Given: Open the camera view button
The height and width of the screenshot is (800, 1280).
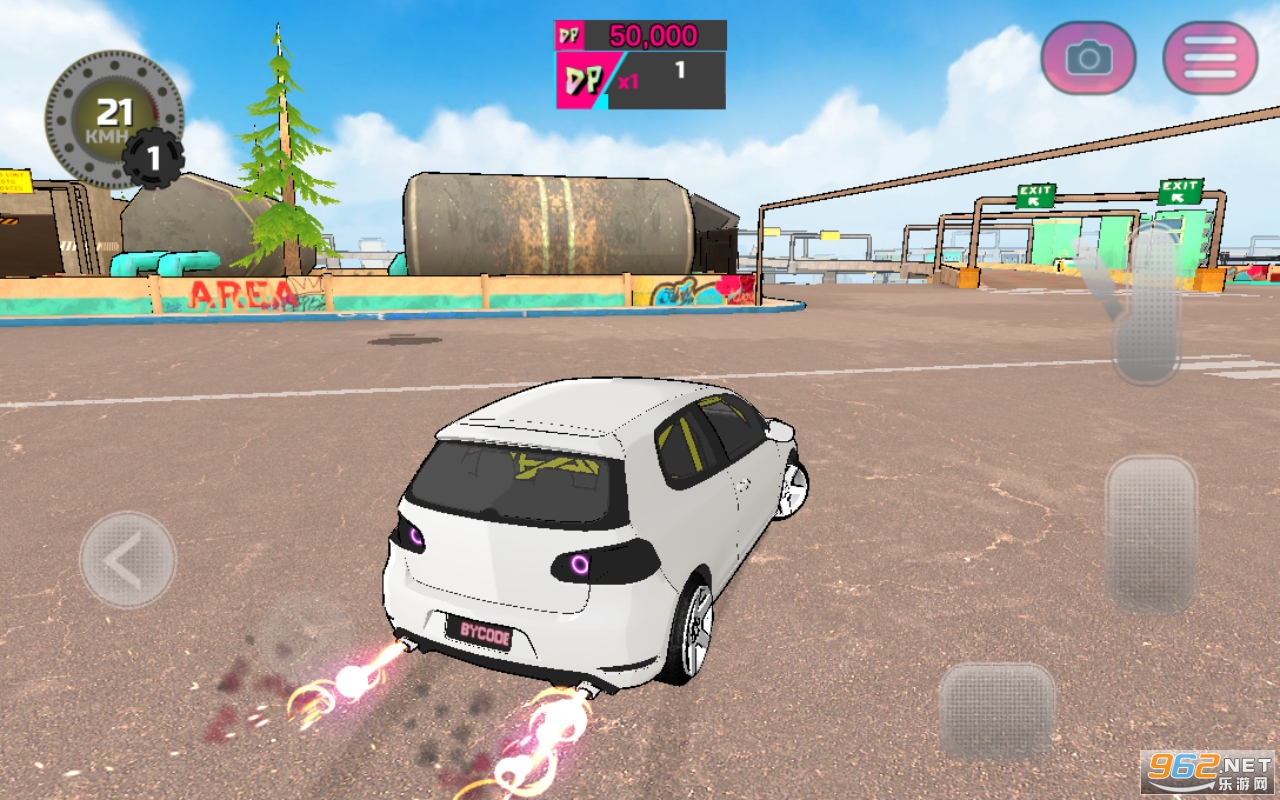Looking at the screenshot, I should coord(1088,58).
